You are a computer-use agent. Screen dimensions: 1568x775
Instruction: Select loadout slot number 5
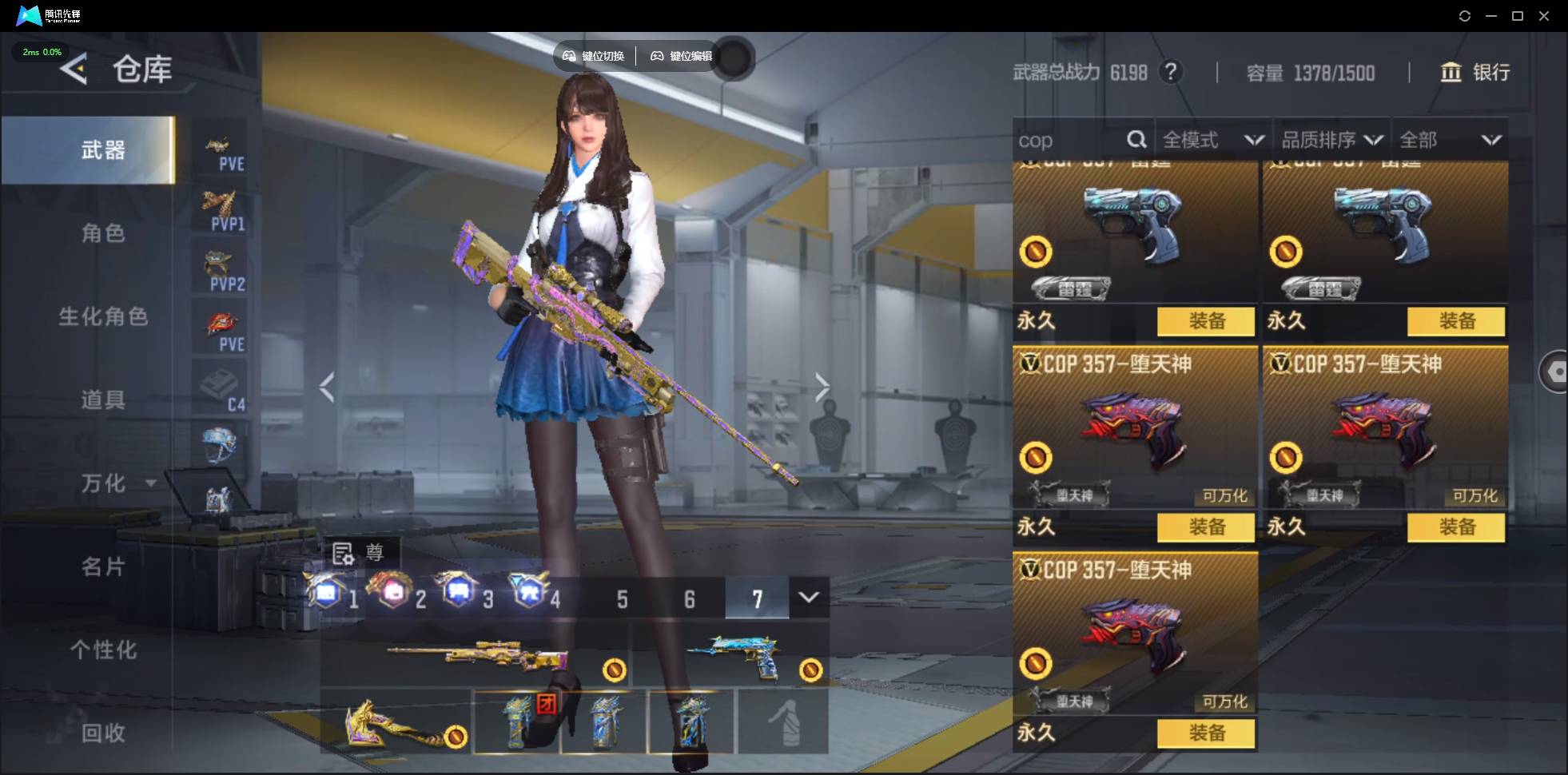point(622,599)
